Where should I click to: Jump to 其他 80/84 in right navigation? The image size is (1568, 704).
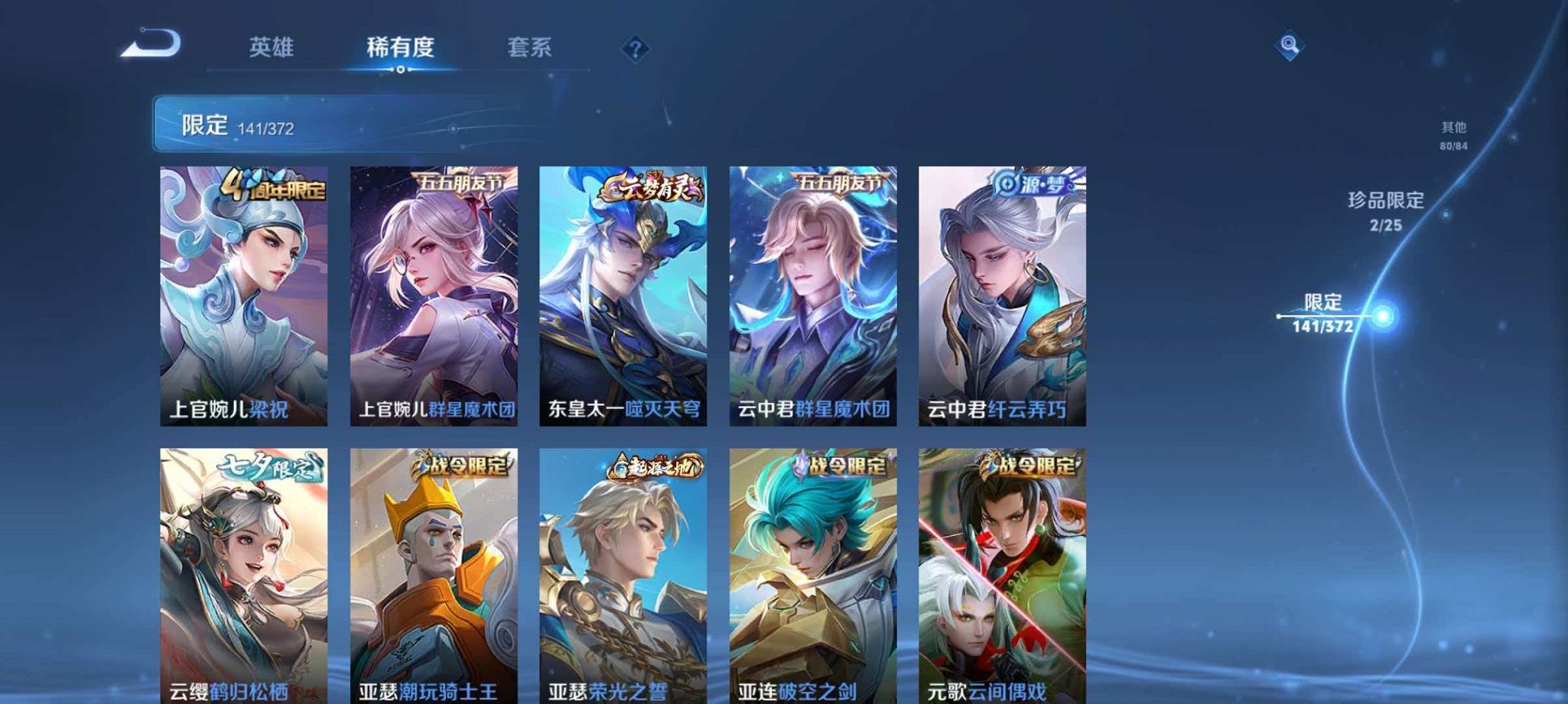coord(1452,134)
